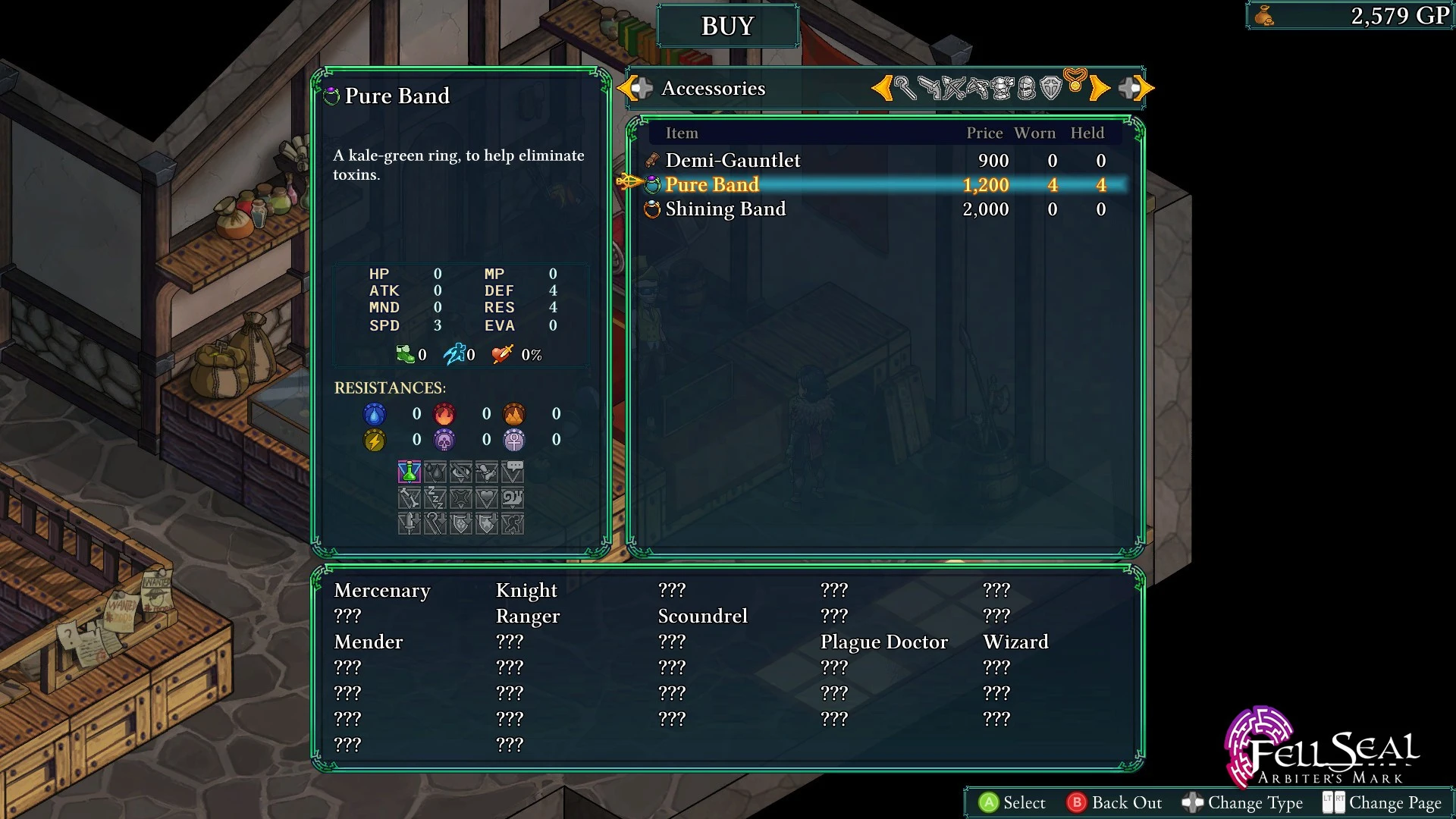Viewport: 1456px width, 819px height.
Task: Choose the Shining Band for 2,000
Action: click(725, 209)
